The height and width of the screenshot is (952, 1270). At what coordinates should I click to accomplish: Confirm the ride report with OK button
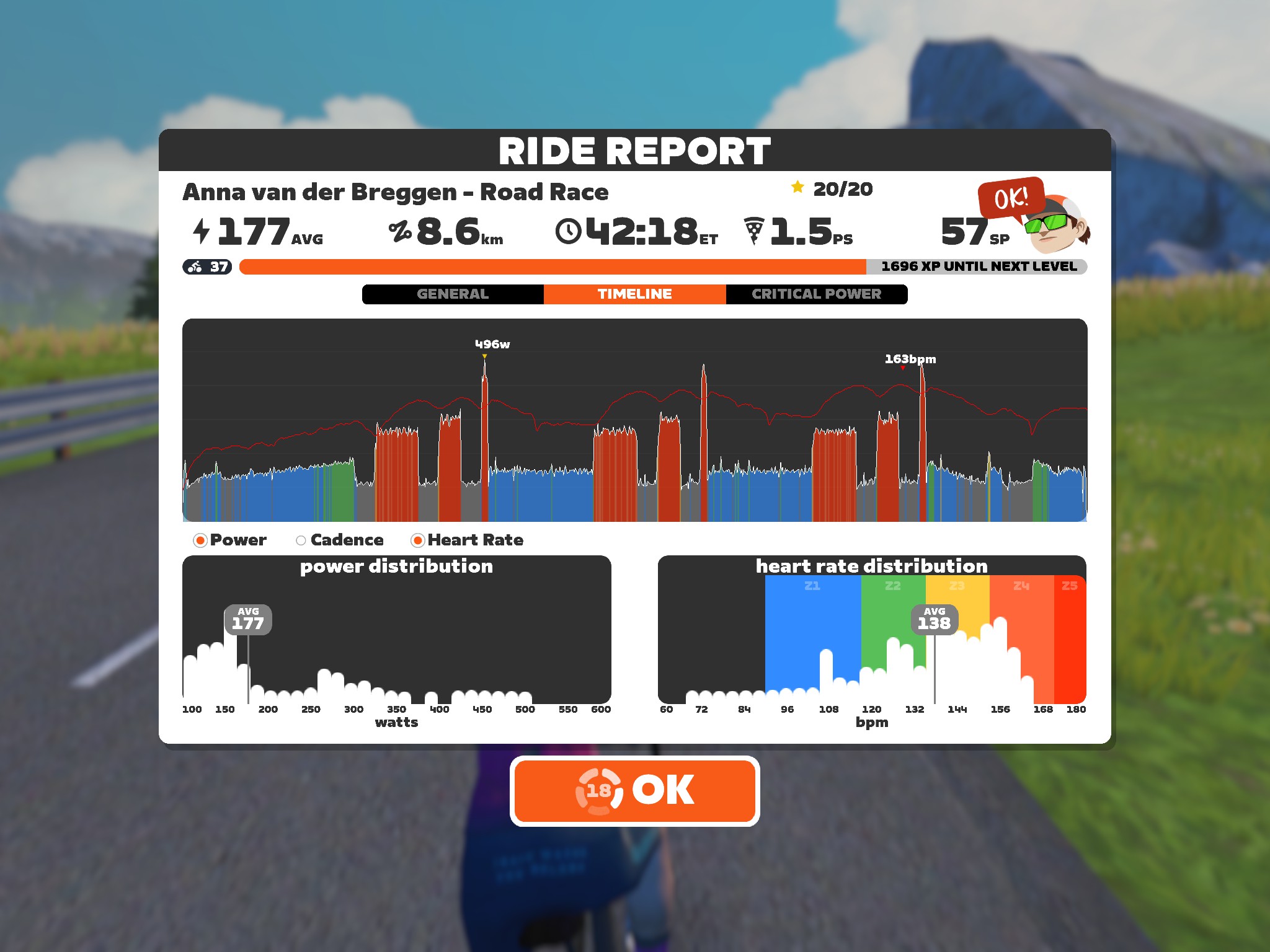point(634,791)
